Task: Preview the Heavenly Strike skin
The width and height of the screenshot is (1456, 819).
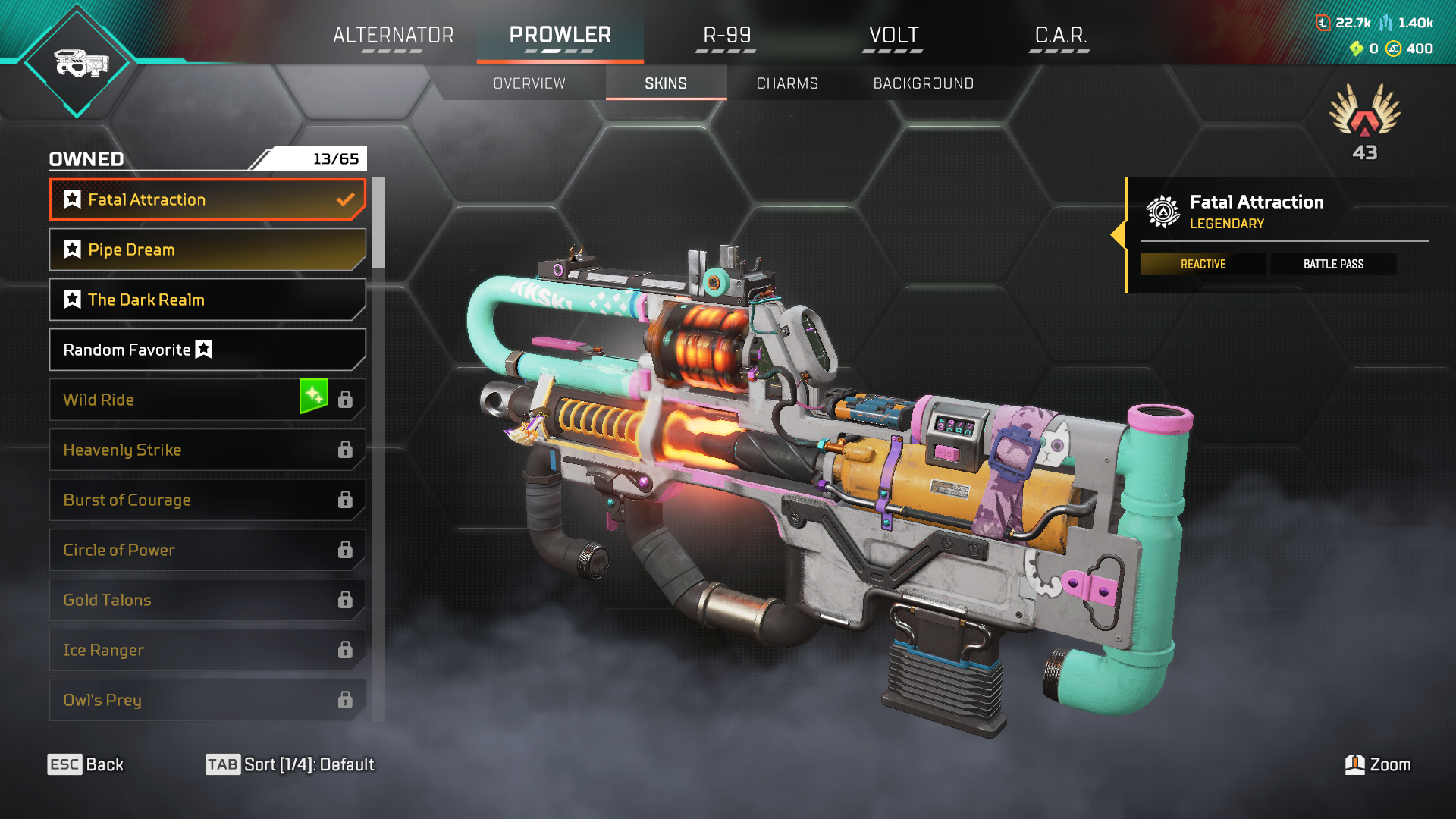Action: coord(207,450)
